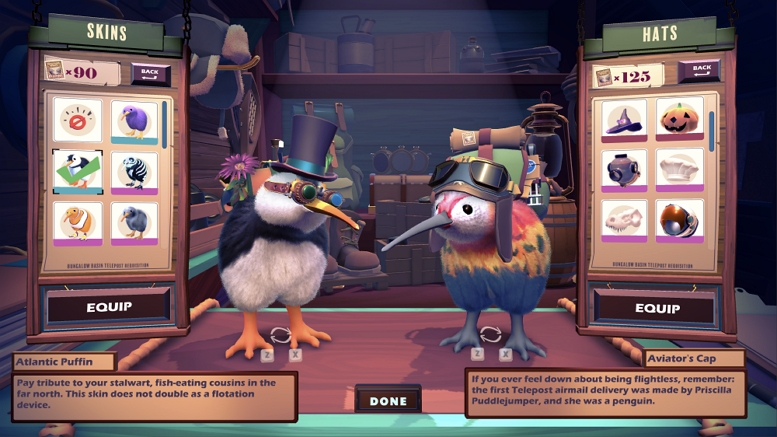Pick the orange astronaut helmet hat
The image size is (777, 437).
click(680, 219)
